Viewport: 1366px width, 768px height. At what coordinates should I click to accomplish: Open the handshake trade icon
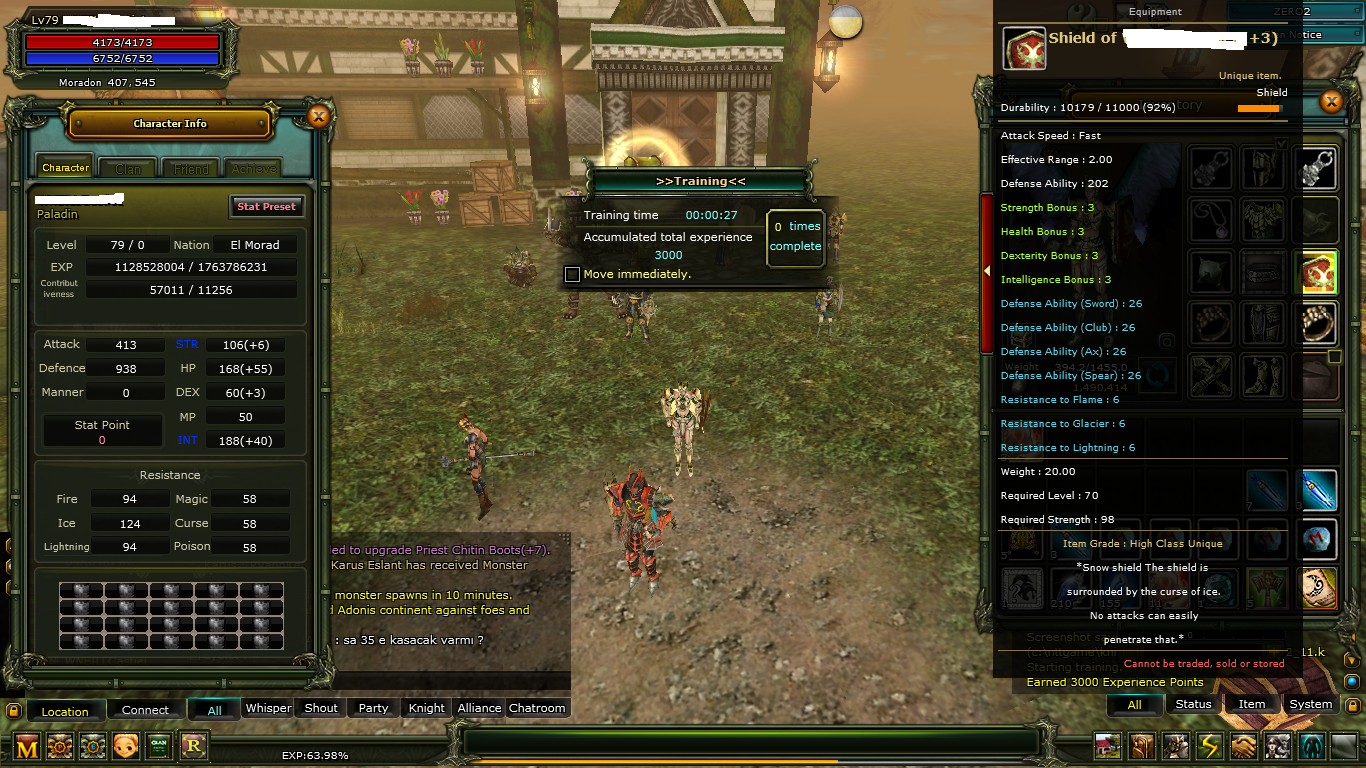pos(1244,746)
